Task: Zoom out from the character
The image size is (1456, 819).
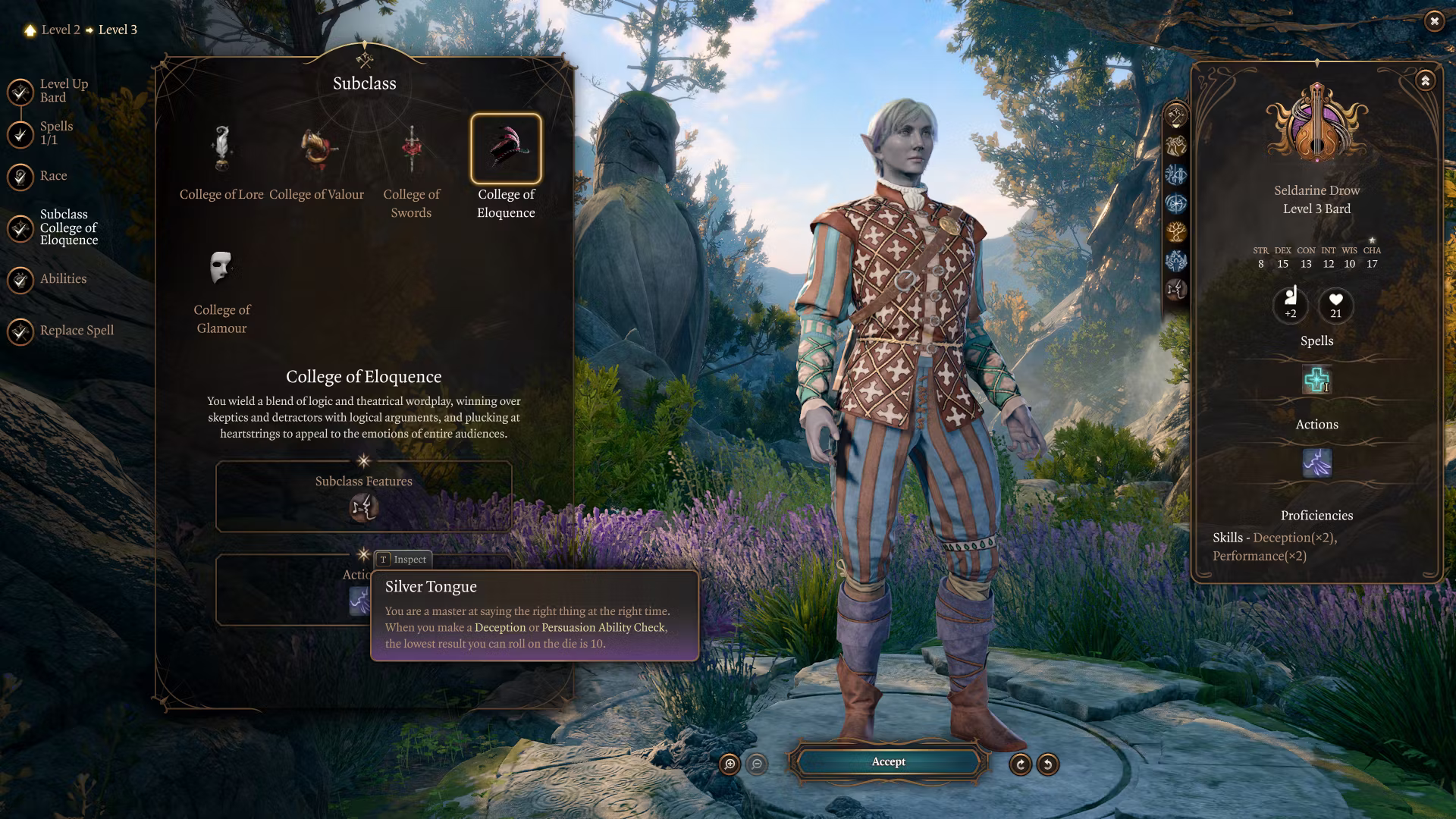Action: click(x=757, y=764)
